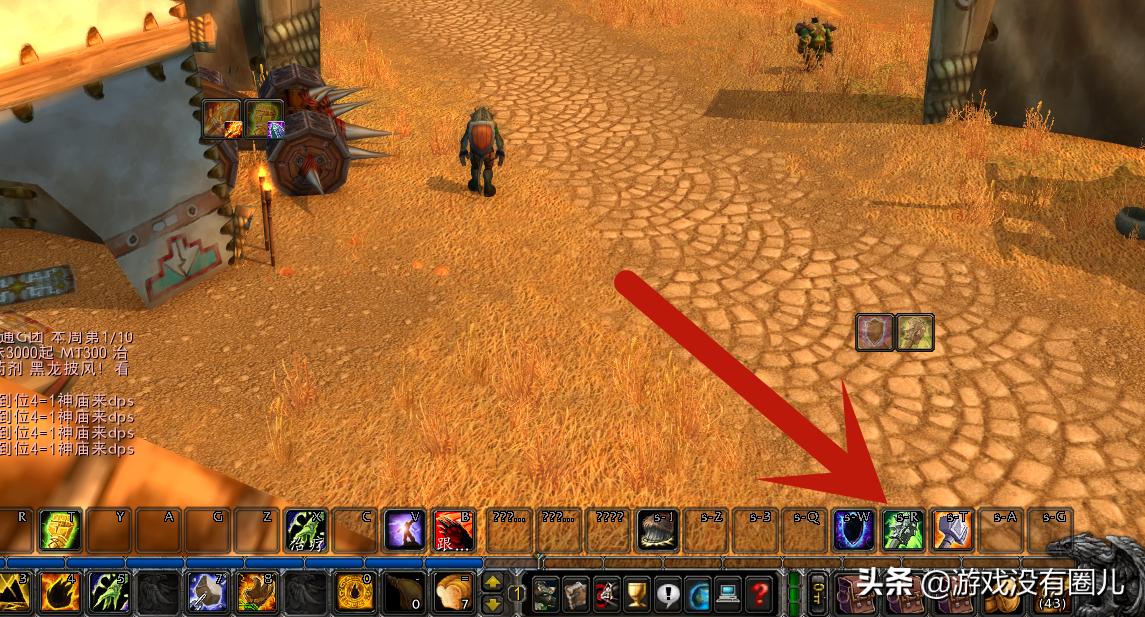Activate the dark blue portal ability
Screen dimensions: 1145x617
[x=854, y=530]
